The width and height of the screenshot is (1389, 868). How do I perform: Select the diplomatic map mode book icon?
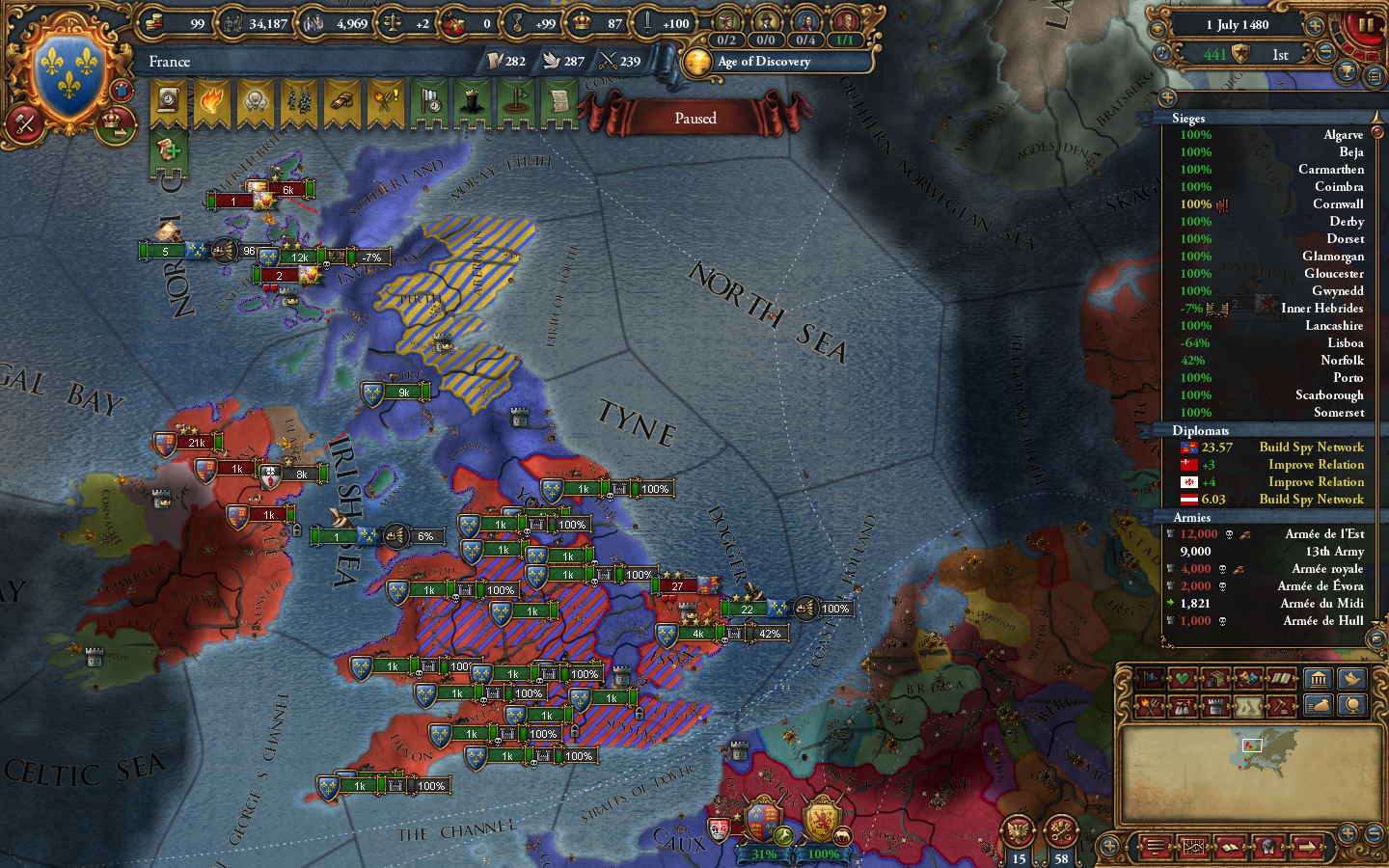pos(1279,678)
